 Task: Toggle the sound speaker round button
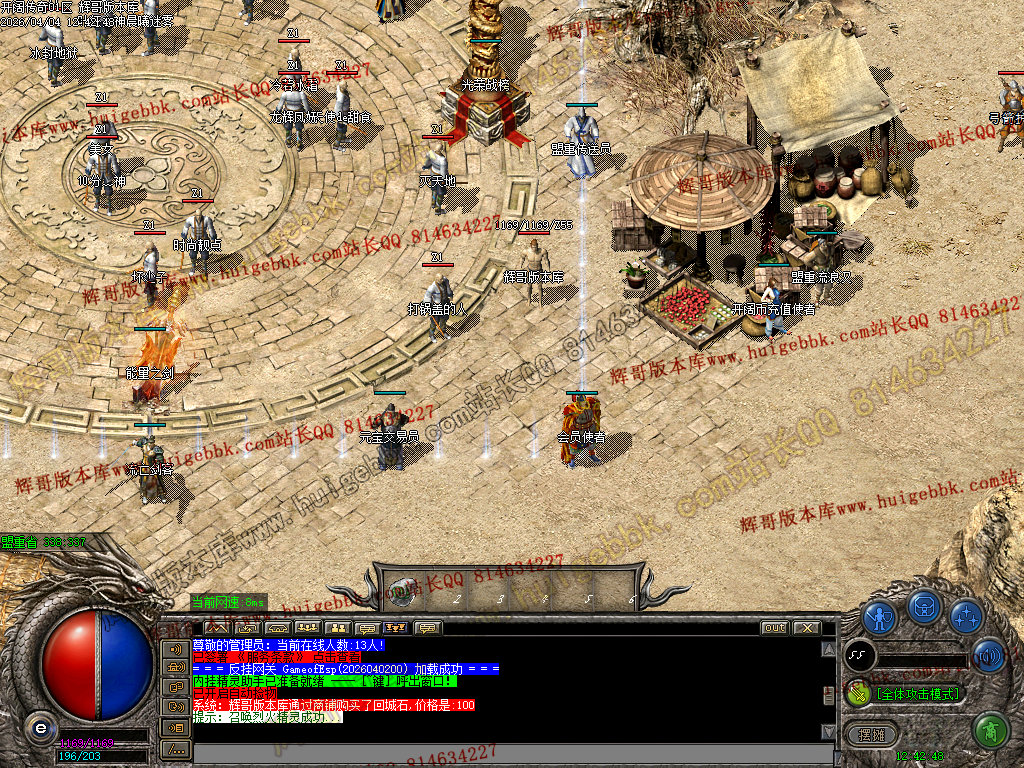pyautogui.click(x=988, y=656)
